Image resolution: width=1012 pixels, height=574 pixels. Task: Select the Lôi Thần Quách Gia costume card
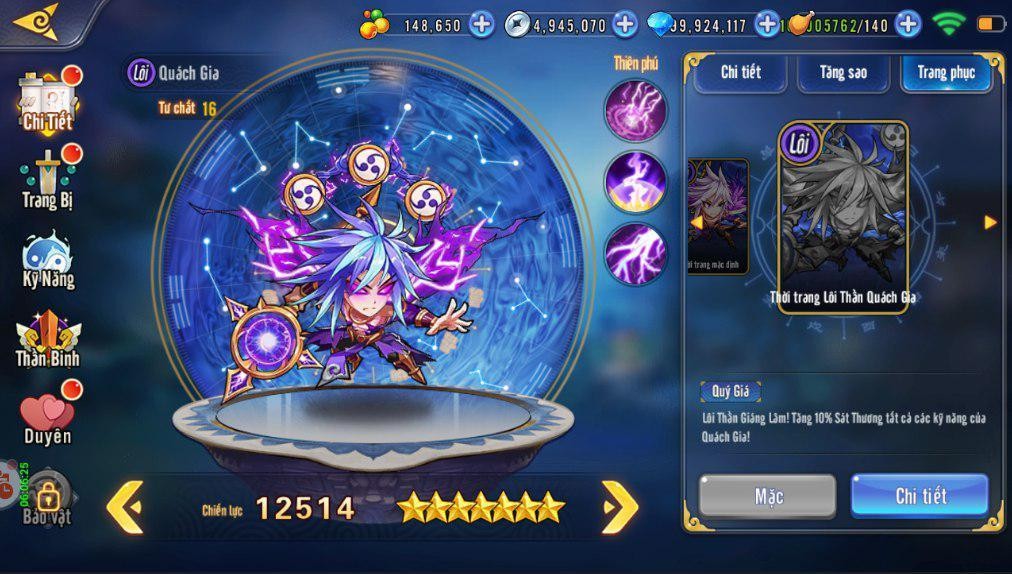pos(843,217)
